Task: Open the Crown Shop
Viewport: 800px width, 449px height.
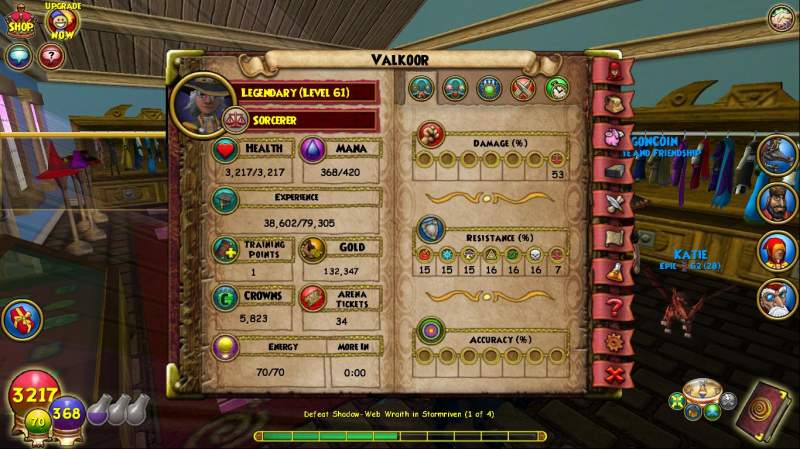Action: pos(21,22)
